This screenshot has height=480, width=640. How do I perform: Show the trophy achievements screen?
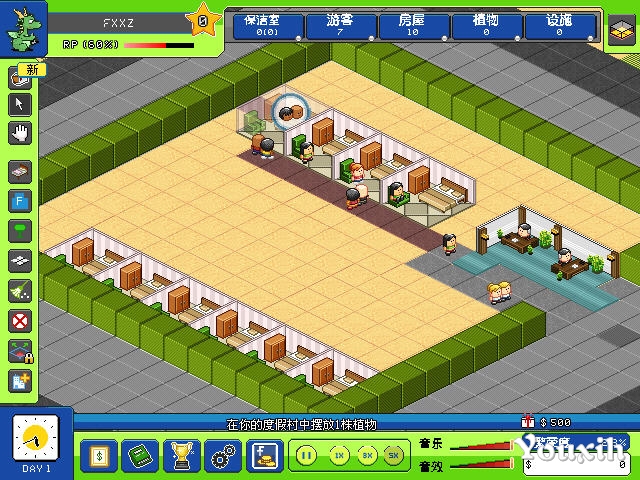click(179, 456)
